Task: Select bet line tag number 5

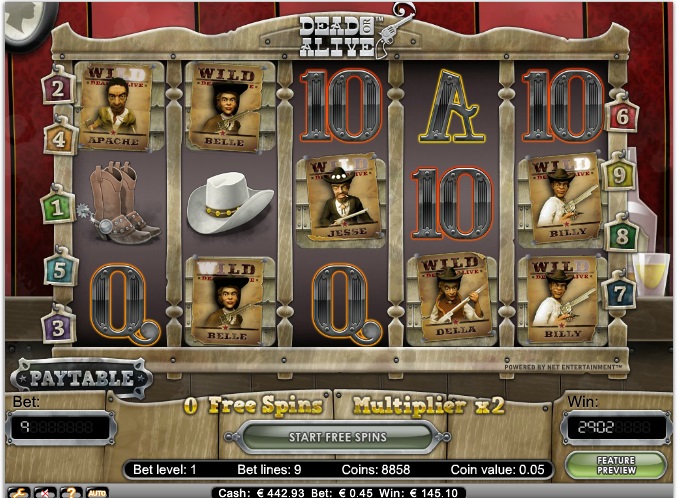Action: click(x=60, y=269)
